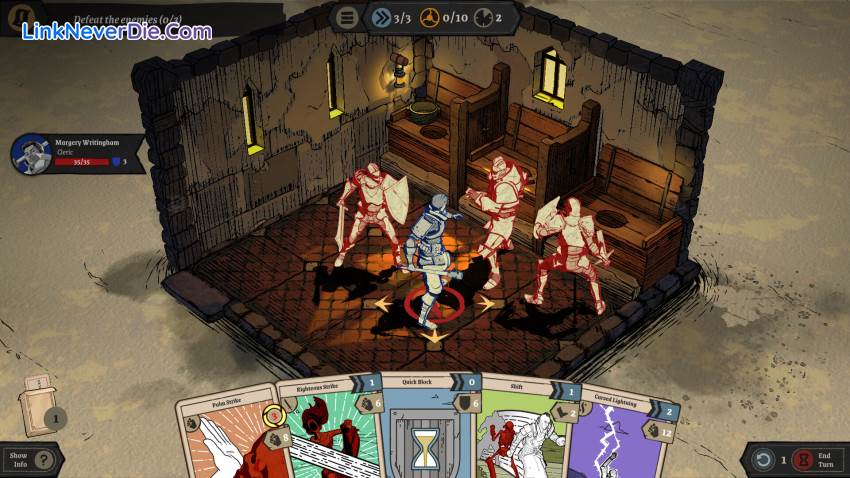
Task: Click the left movement arrow on the floor
Action: (380, 302)
